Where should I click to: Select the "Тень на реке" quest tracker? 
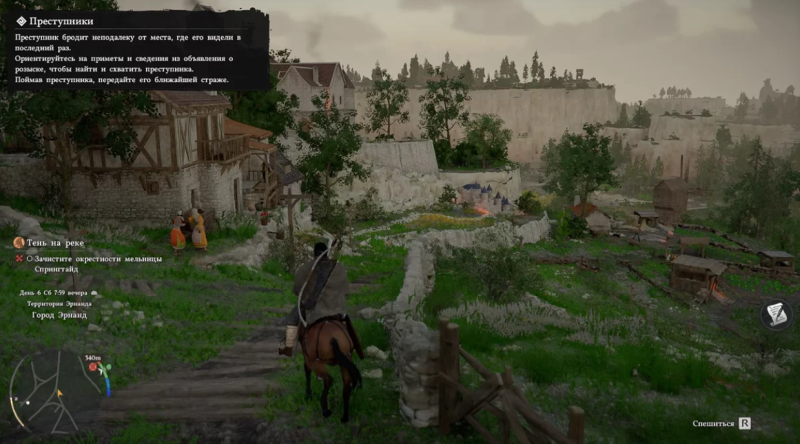pyautogui.click(x=56, y=242)
